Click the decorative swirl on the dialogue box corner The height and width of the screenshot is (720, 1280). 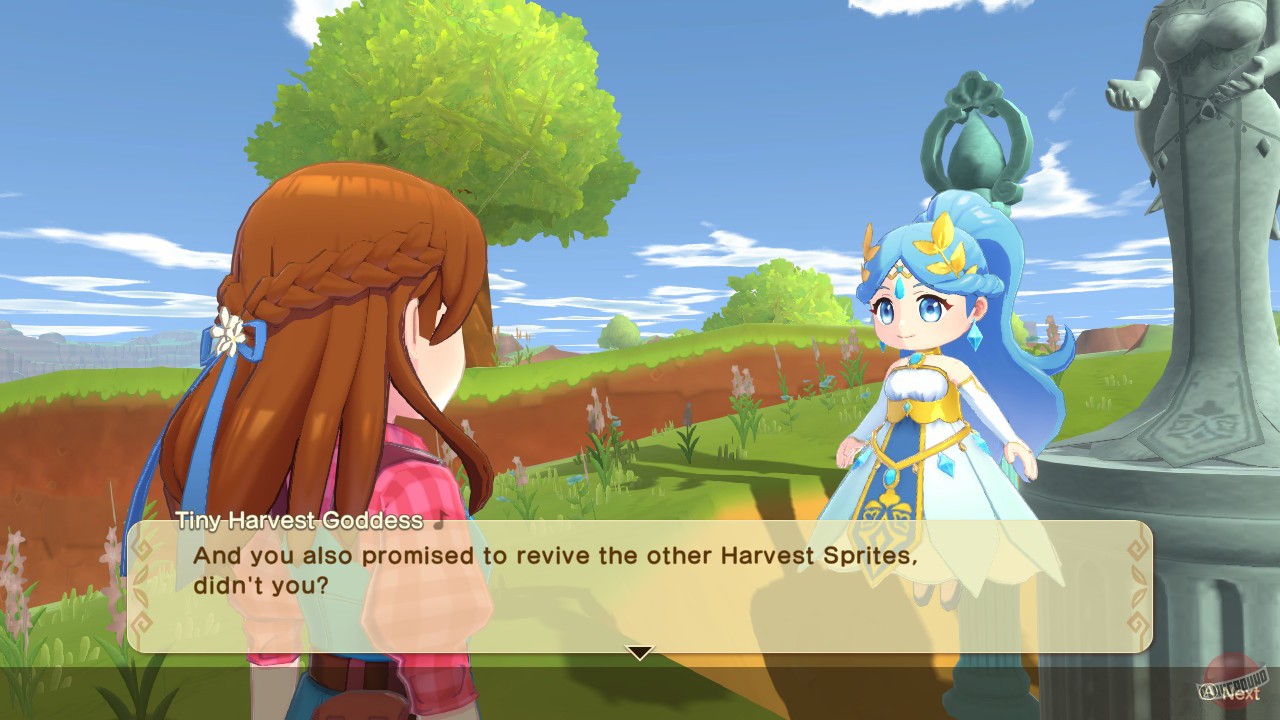(141, 548)
